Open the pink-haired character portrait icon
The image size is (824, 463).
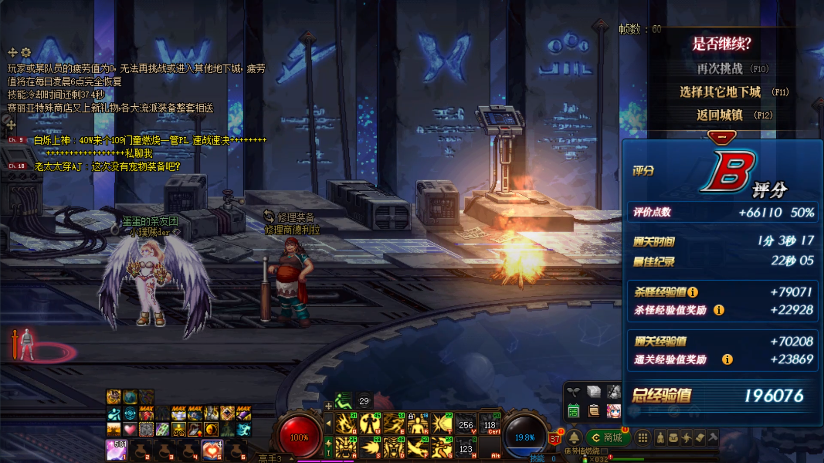612,410
